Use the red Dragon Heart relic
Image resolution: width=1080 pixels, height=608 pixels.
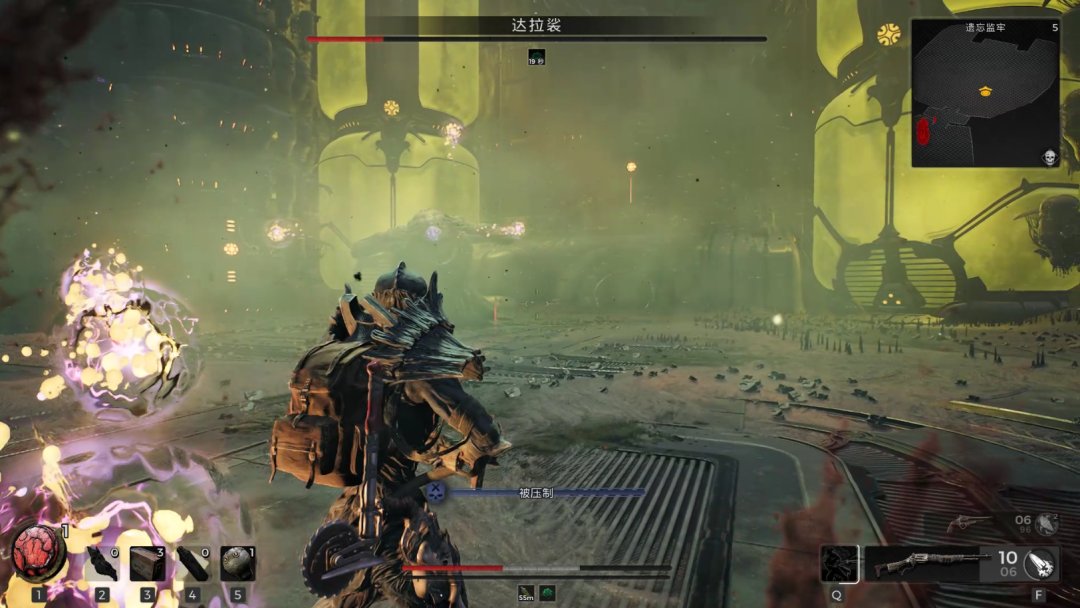click(39, 553)
